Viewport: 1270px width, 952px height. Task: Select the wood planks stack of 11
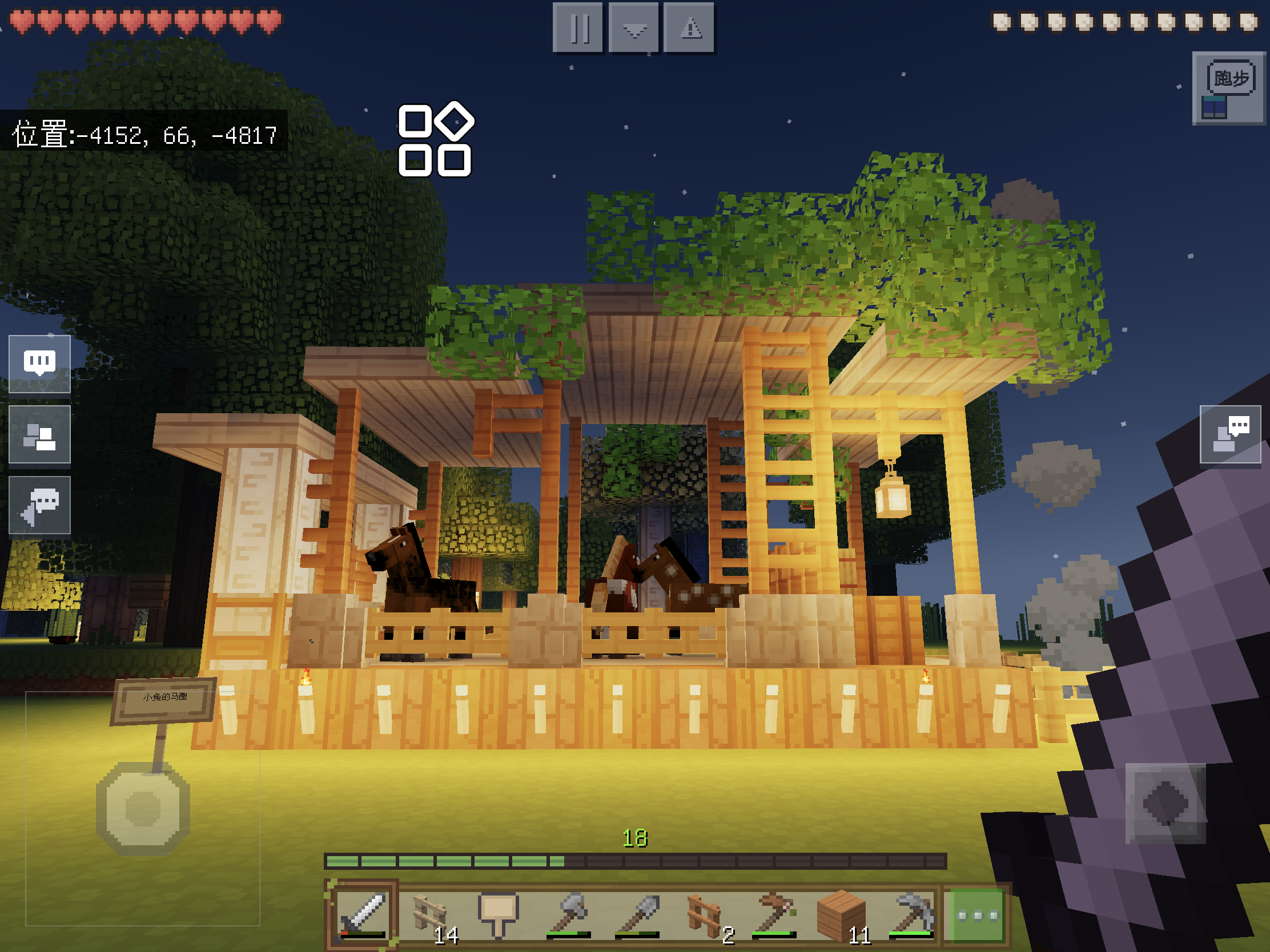click(842, 915)
